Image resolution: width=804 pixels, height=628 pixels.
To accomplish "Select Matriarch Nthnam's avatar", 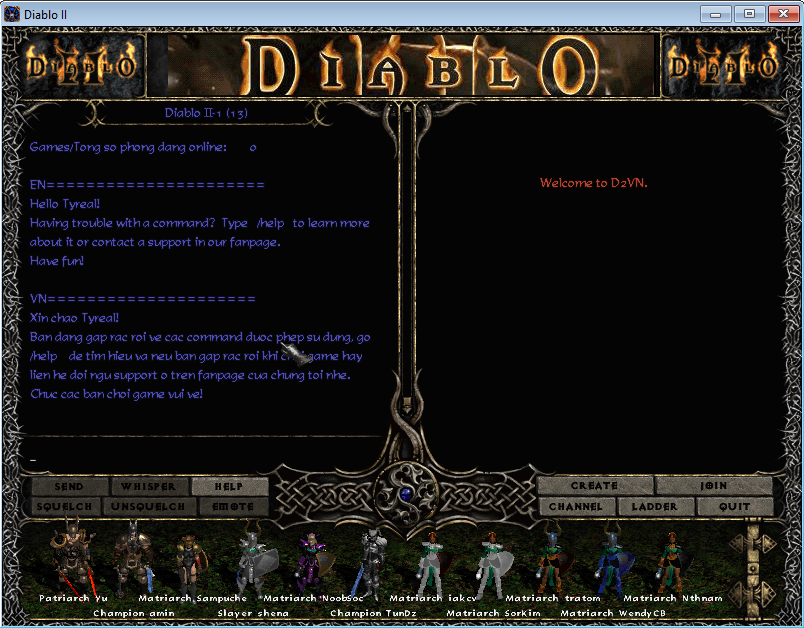I will coord(670,560).
